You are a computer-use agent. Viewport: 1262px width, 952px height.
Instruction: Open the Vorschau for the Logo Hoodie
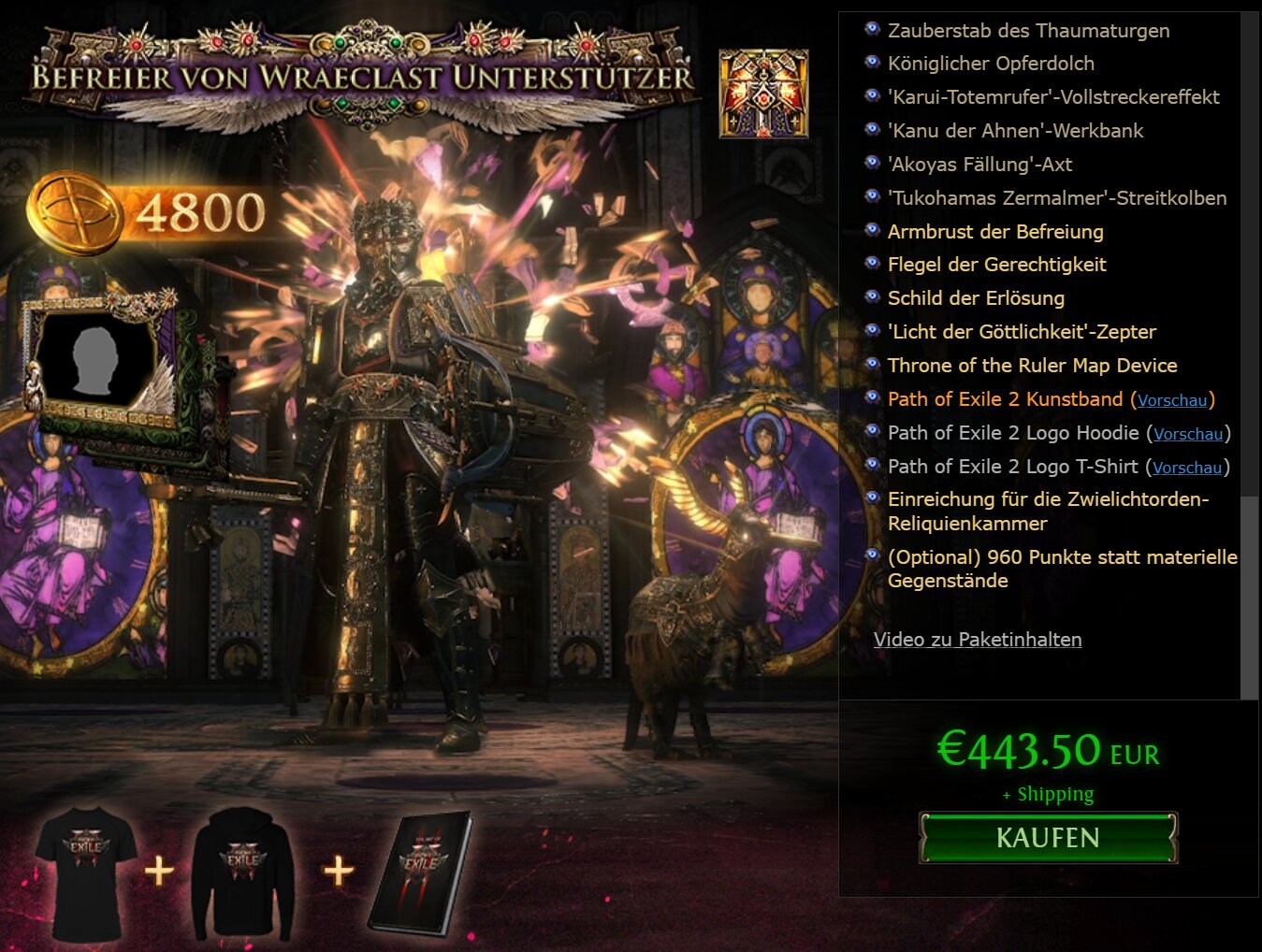[1188, 434]
